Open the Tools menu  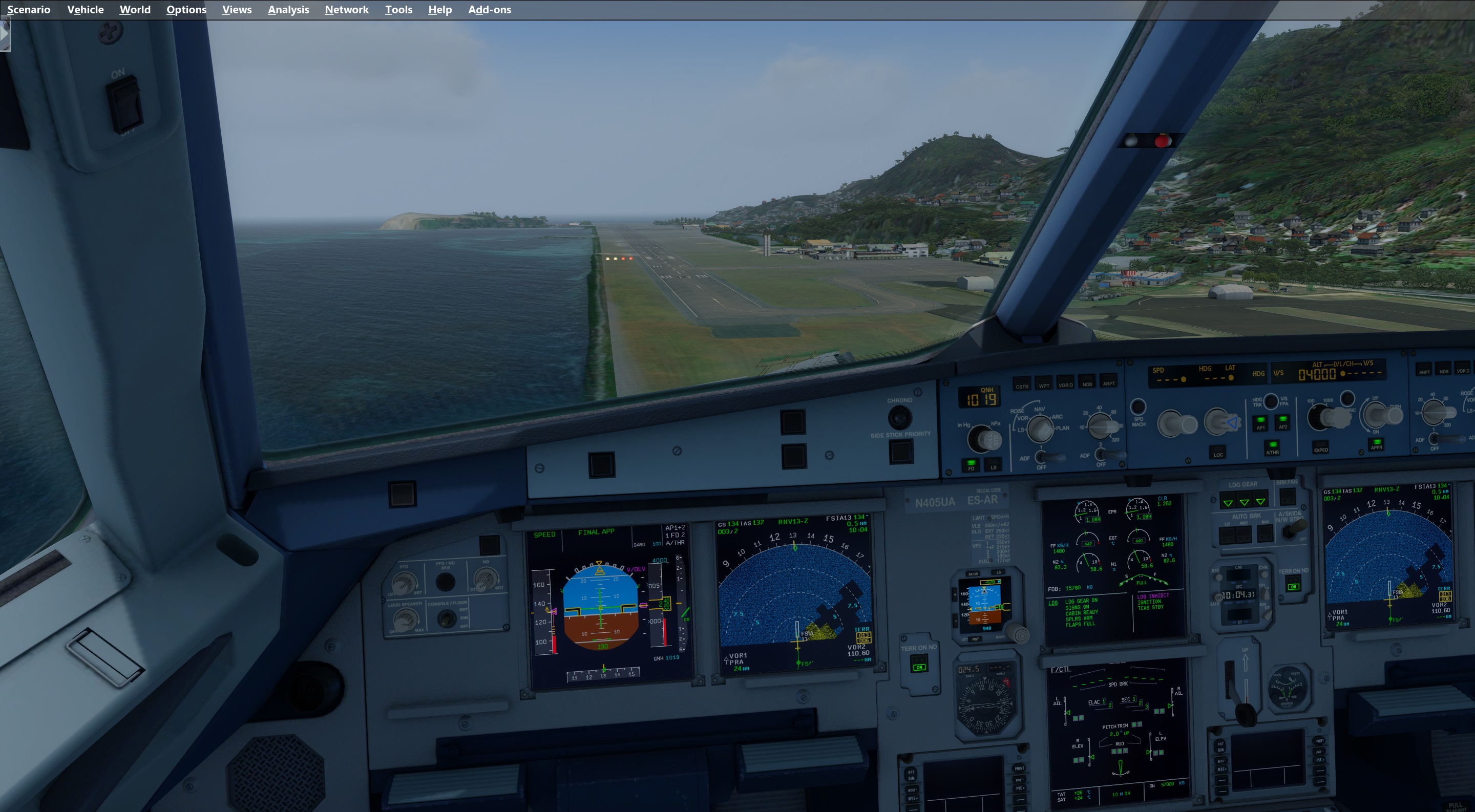398,10
